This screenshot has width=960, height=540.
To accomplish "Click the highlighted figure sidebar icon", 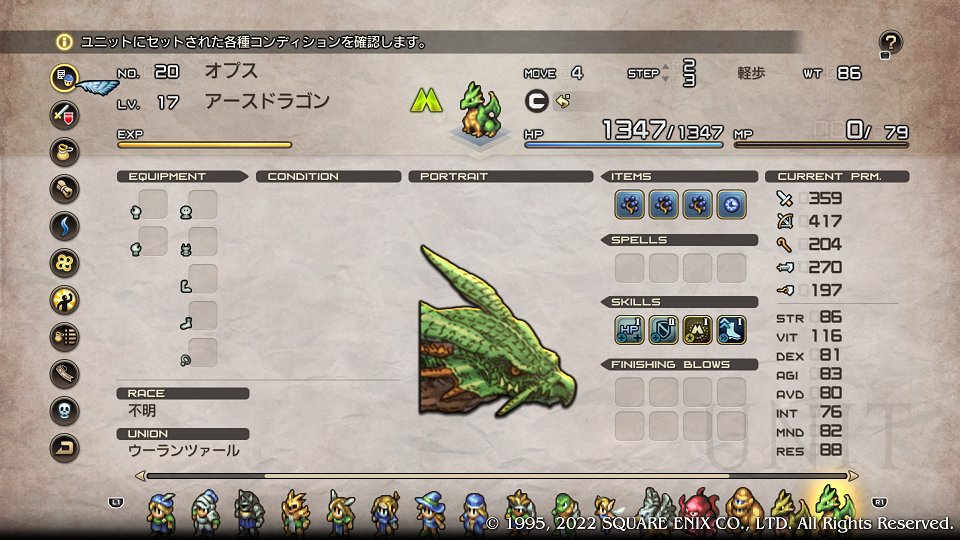I will (x=65, y=299).
